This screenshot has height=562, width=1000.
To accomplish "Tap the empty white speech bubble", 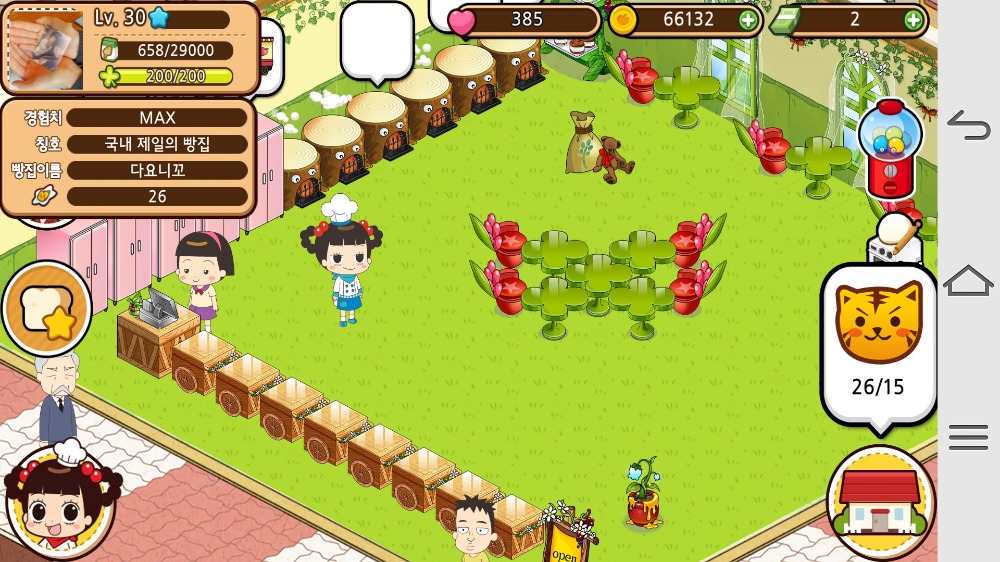I will pos(376,40).
